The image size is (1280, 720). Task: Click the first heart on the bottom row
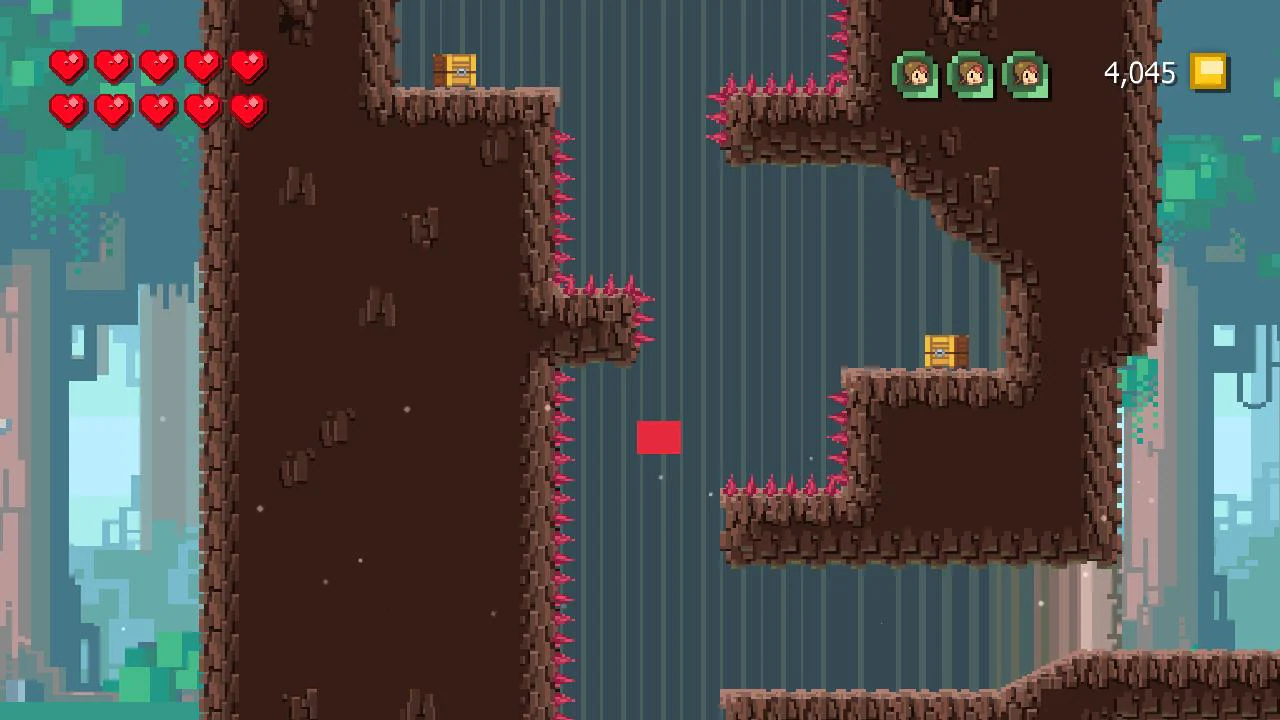(x=68, y=110)
